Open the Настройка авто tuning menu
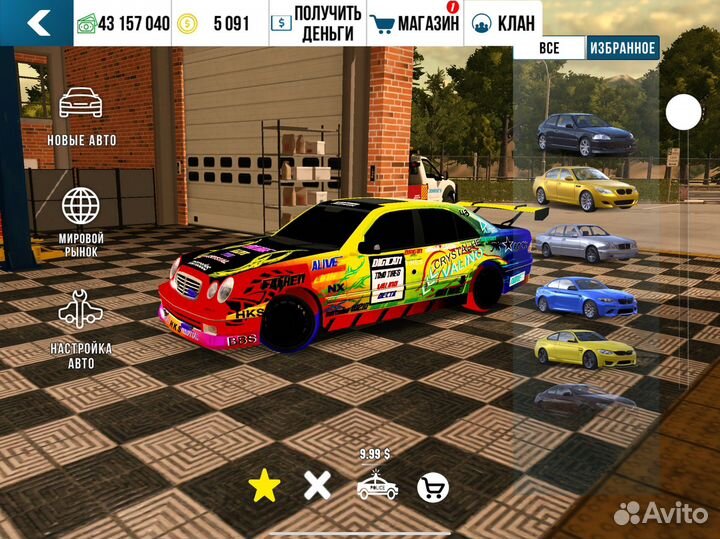720x539 pixels. [x=81, y=327]
